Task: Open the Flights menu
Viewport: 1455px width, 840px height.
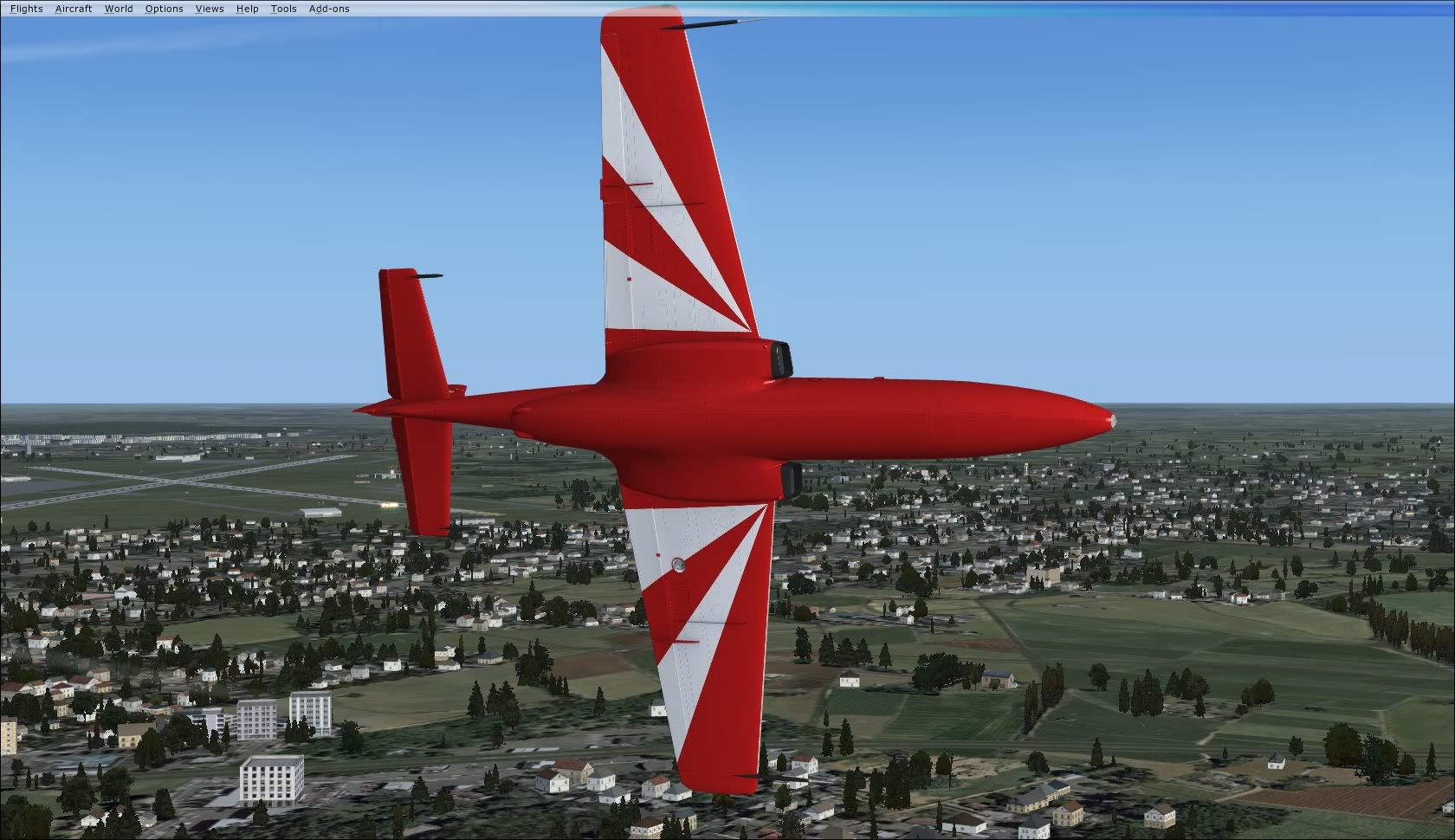Action: [x=26, y=9]
